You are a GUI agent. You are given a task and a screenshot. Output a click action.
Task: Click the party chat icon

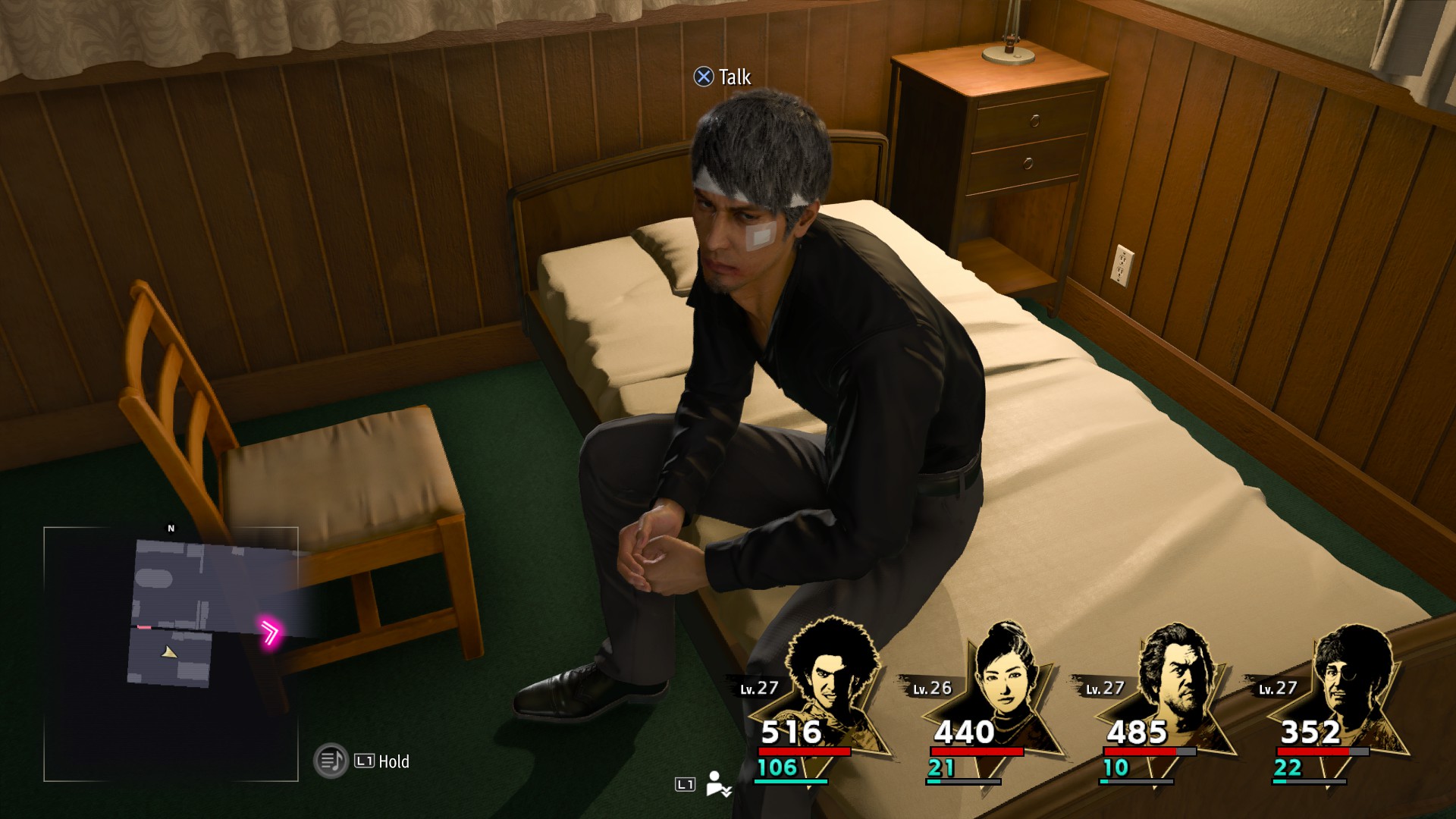tap(717, 784)
